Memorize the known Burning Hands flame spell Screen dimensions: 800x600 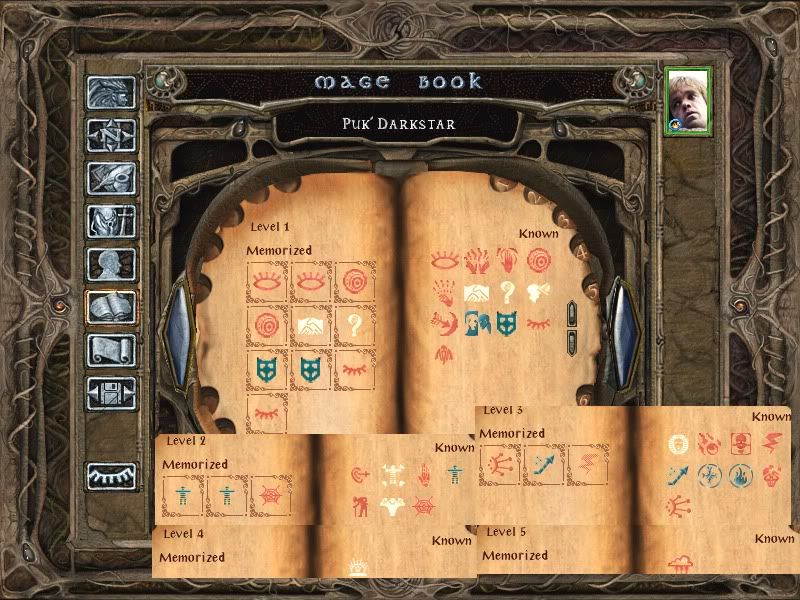(477, 262)
